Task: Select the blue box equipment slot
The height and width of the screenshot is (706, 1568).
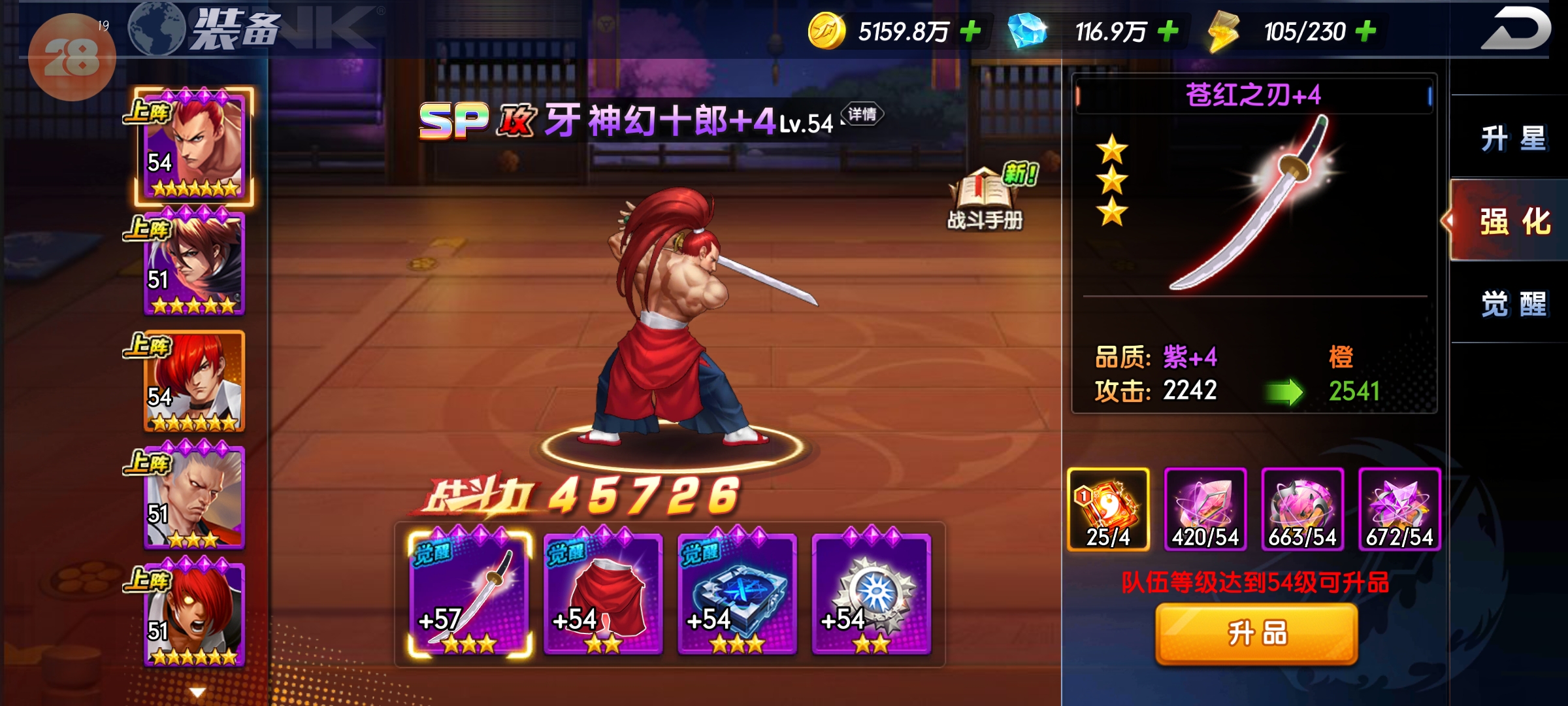Action: pyautogui.click(x=737, y=594)
